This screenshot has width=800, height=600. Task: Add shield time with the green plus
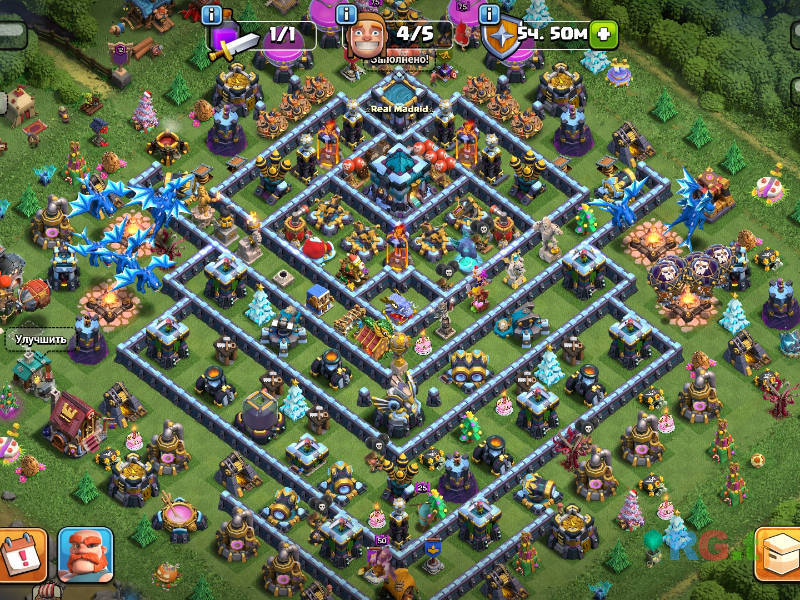pyautogui.click(x=602, y=34)
